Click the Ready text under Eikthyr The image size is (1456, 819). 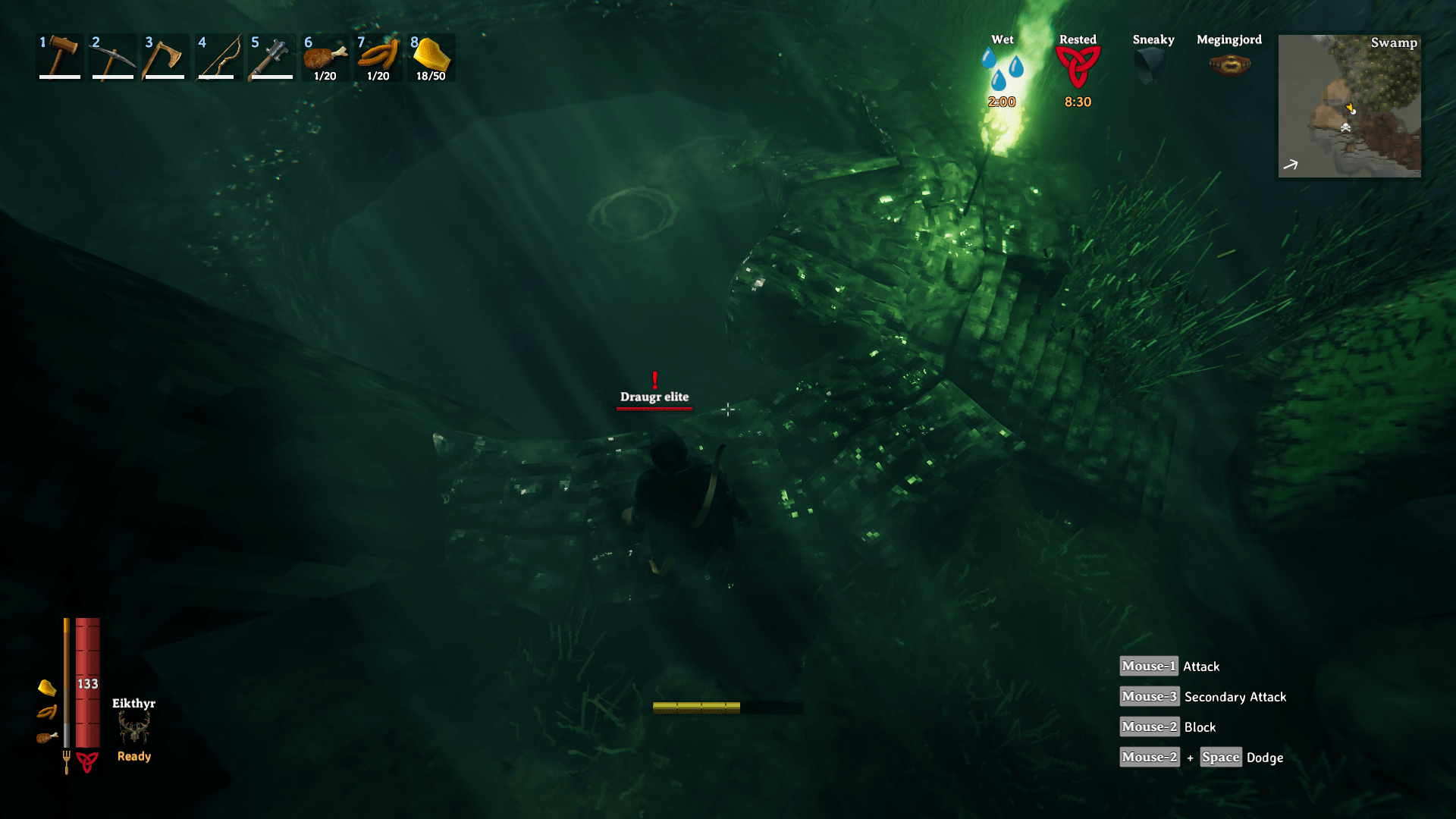coord(133,755)
